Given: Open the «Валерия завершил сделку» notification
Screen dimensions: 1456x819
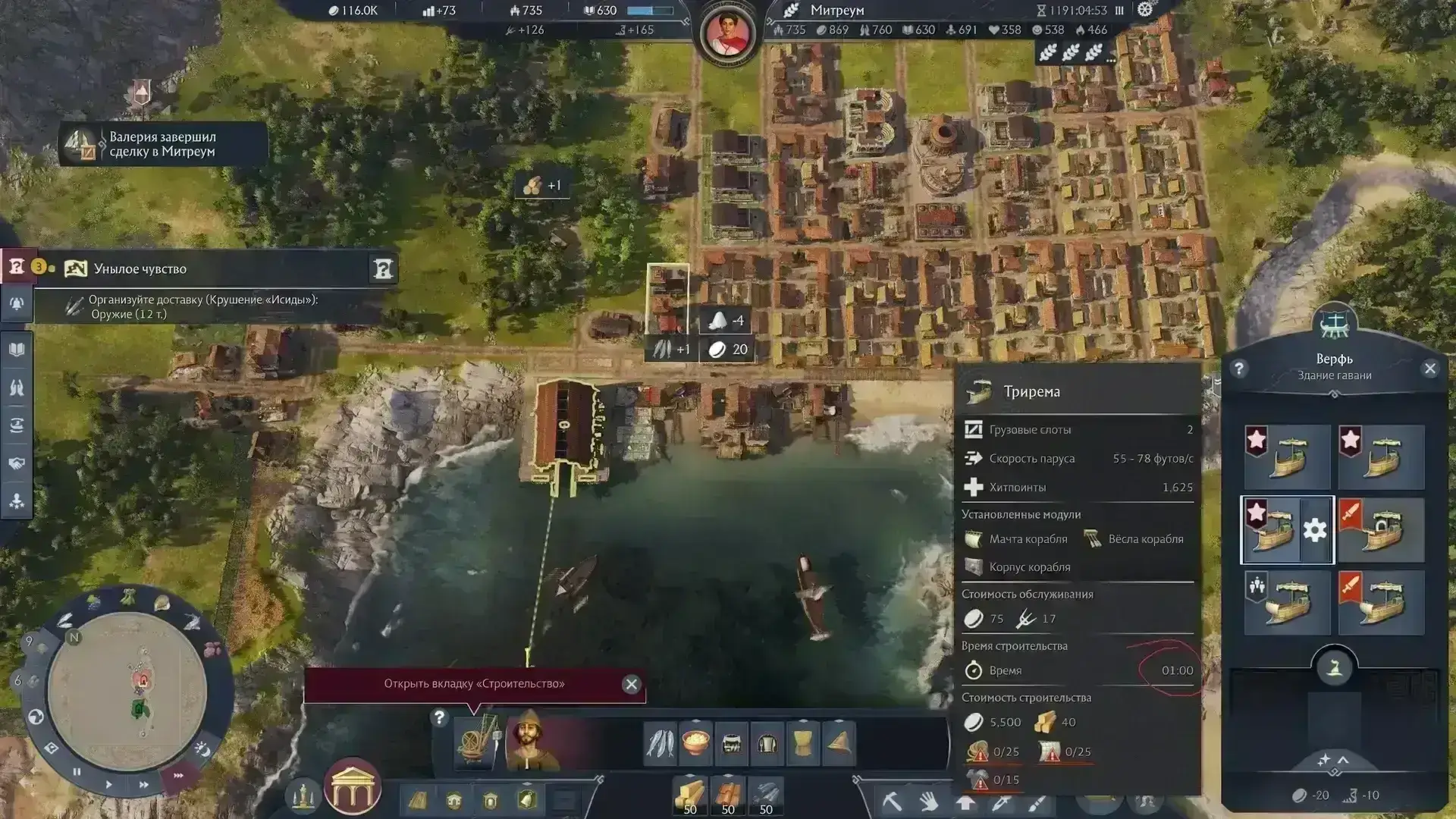Looking at the screenshot, I should click(x=163, y=144).
